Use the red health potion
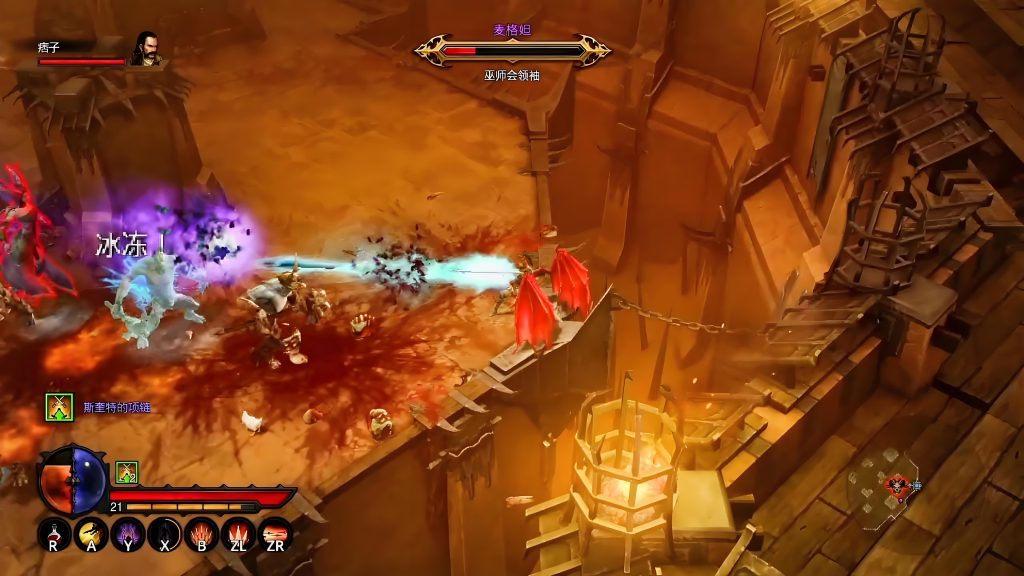The width and height of the screenshot is (1024, 576). tap(54, 533)
